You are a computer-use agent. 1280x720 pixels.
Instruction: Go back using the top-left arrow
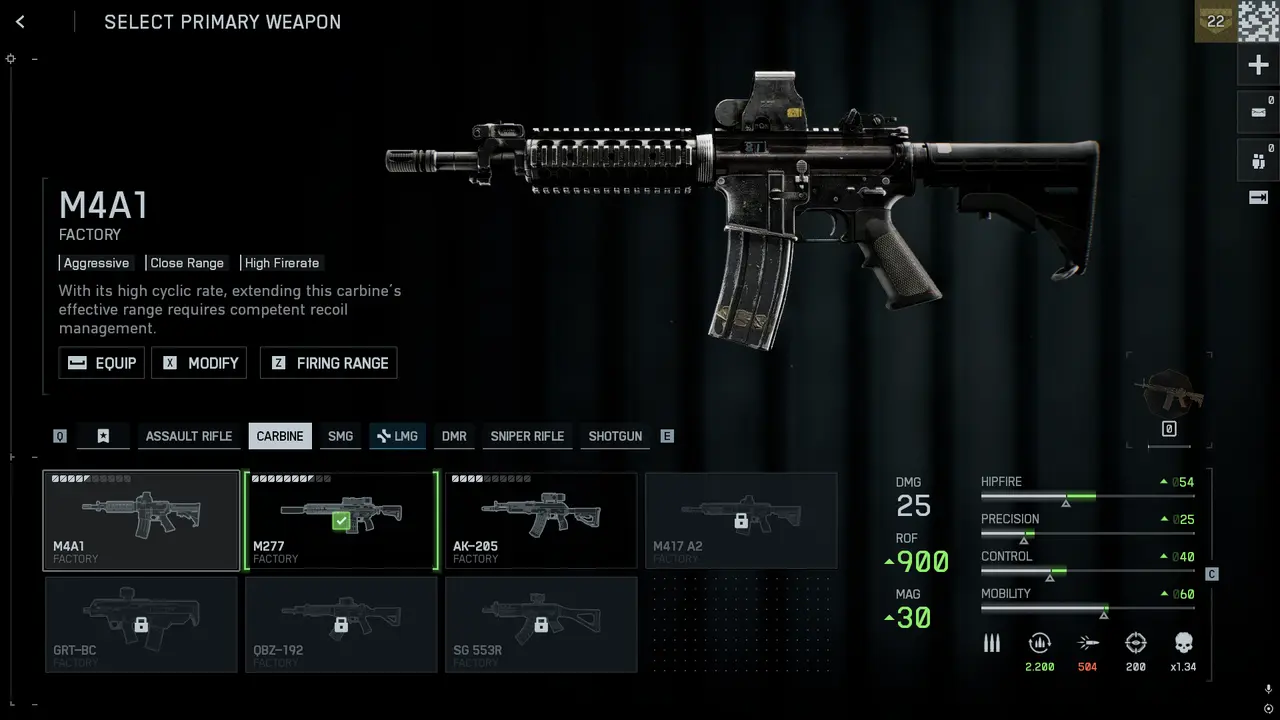click(20, 22)
